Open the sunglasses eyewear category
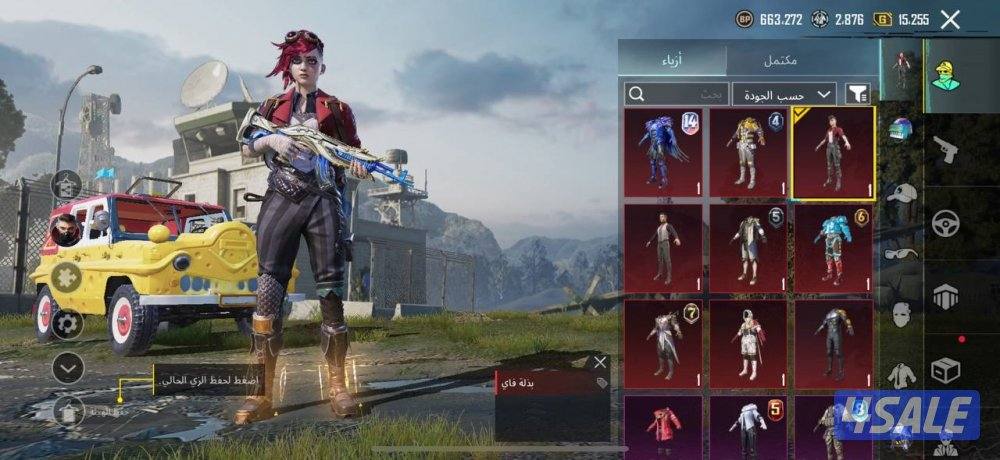The width and height of the screenshot is (1000, 460). pyautogui.click(x=902, y=253)
